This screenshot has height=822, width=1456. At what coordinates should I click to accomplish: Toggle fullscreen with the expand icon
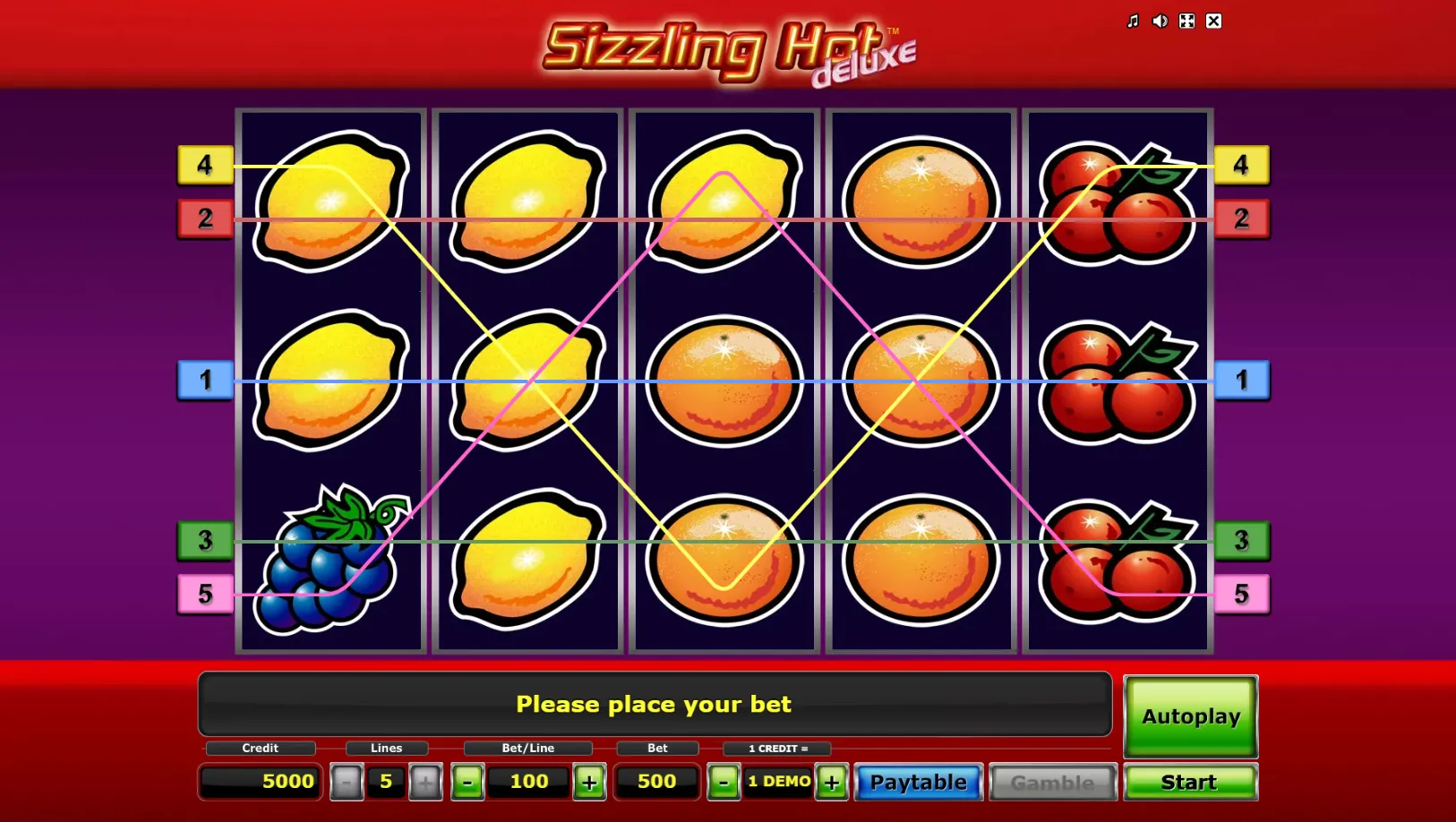(x=1186, y=21)
